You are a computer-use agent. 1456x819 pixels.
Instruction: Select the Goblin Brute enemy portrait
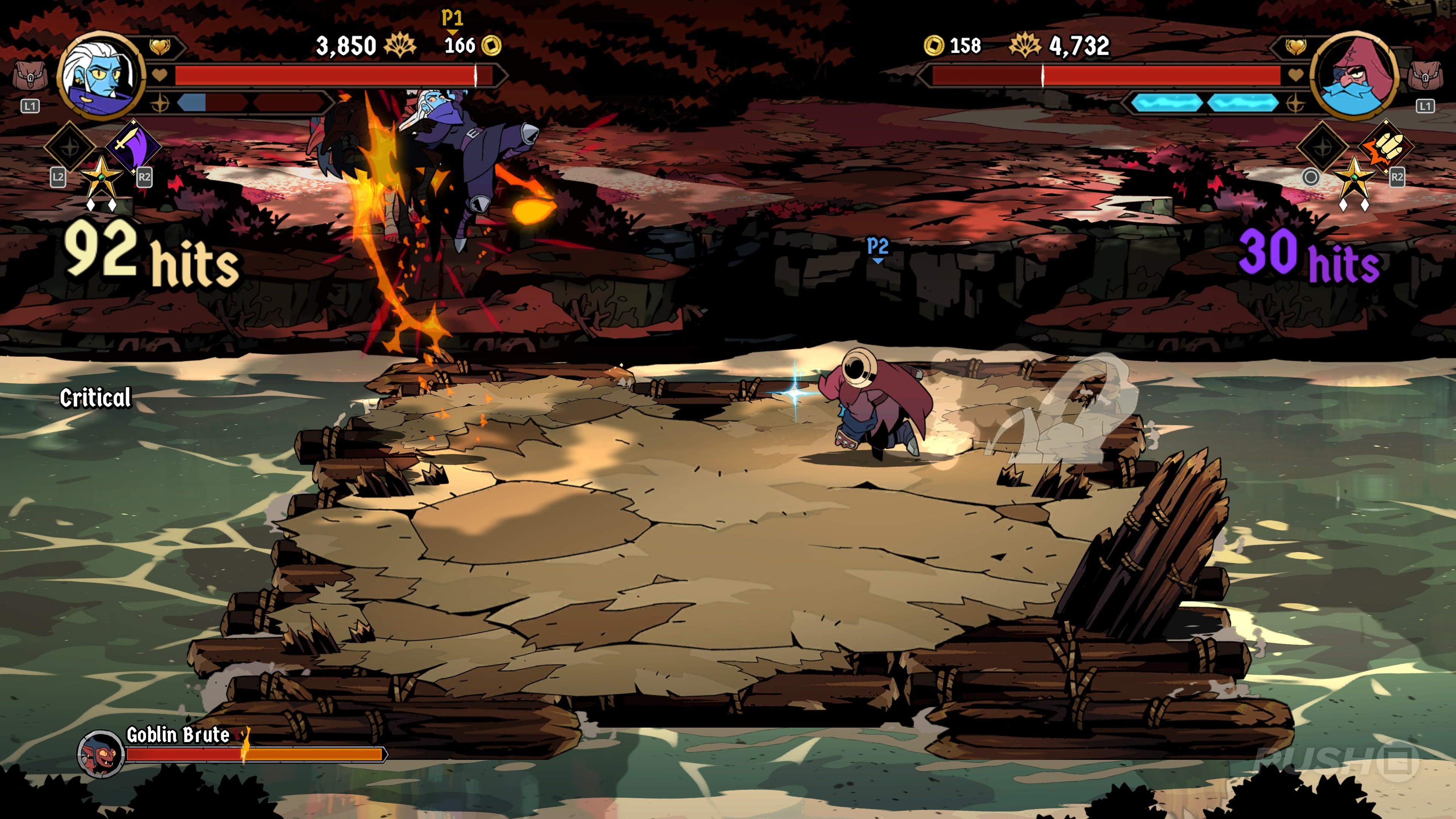[x=100, y=753]
